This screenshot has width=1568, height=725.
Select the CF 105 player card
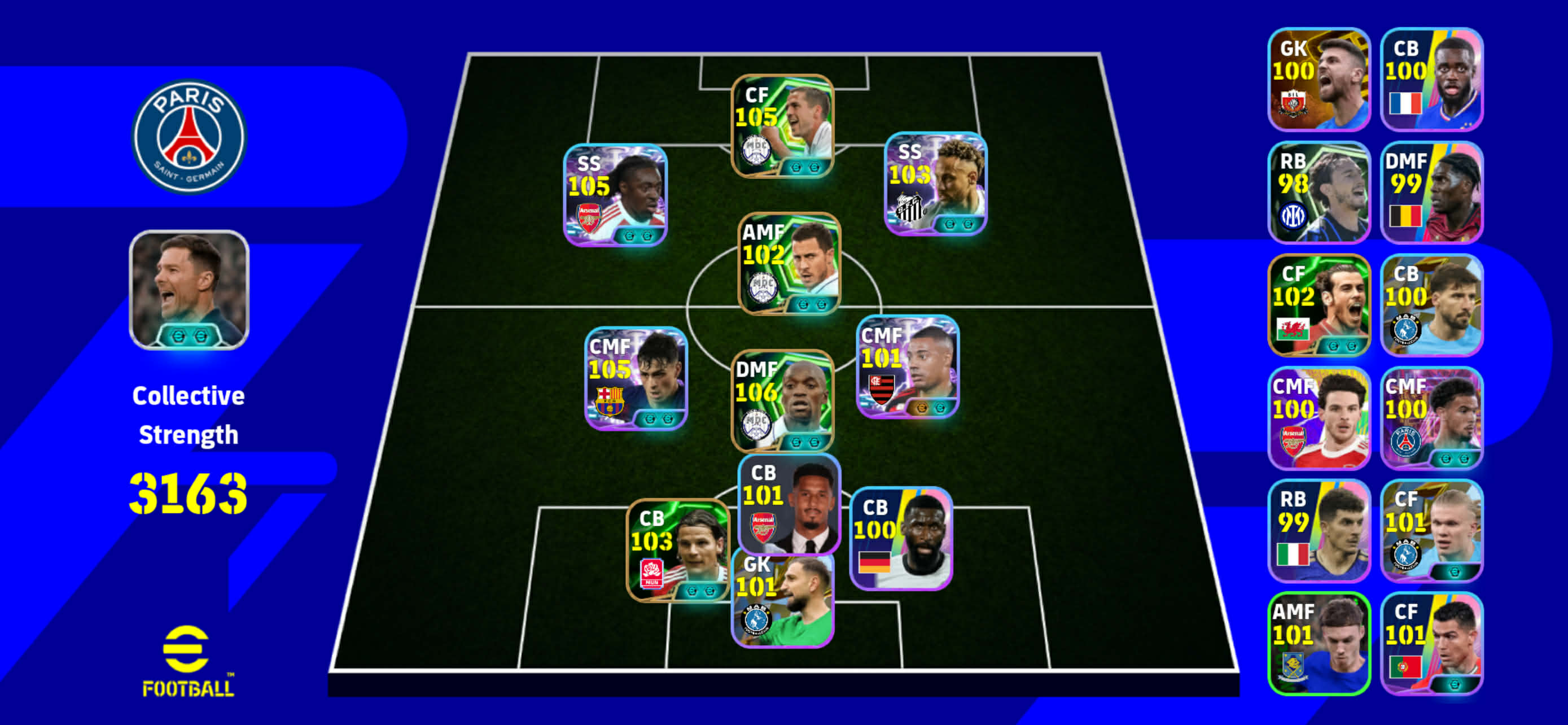pyautogui.click(x=782, y=126)
